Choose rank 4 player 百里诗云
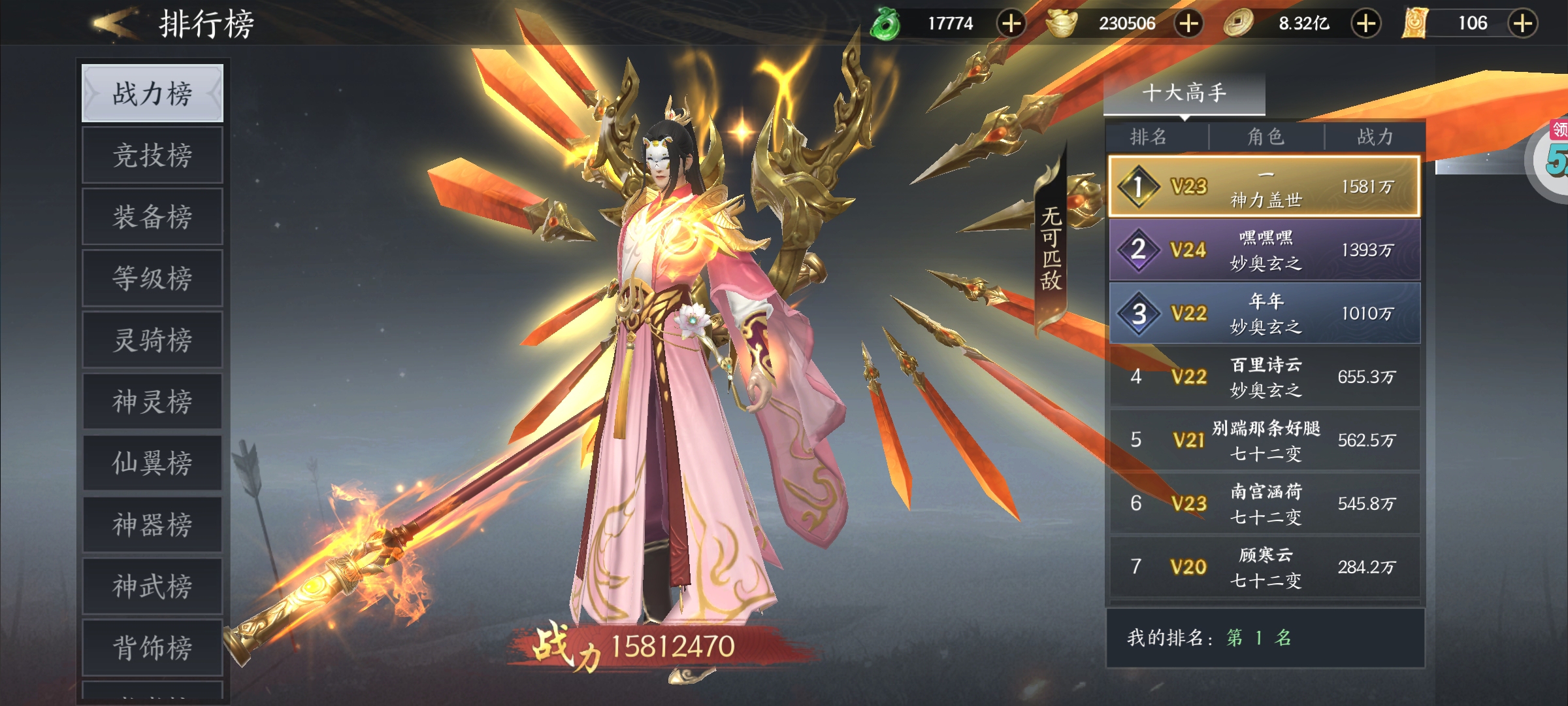The height and width of the screenshot is (706, 1568). [x=1265, y=377]
